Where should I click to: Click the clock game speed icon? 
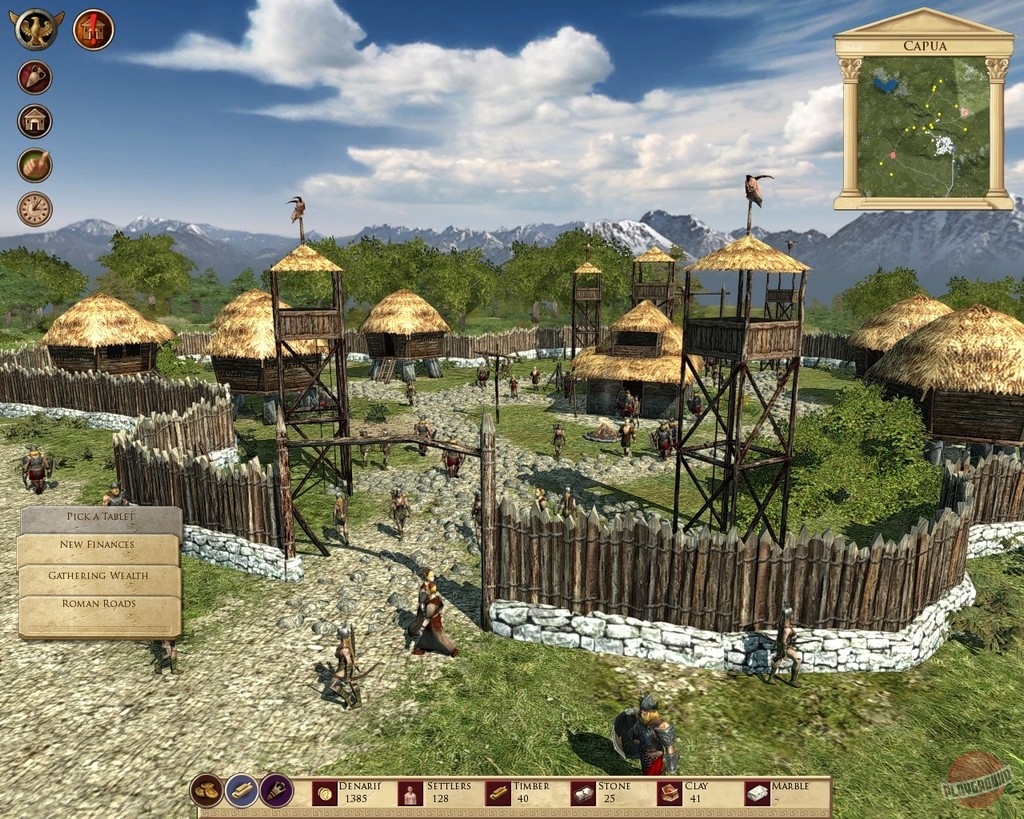pyautogui.click(x=35, y=209)
